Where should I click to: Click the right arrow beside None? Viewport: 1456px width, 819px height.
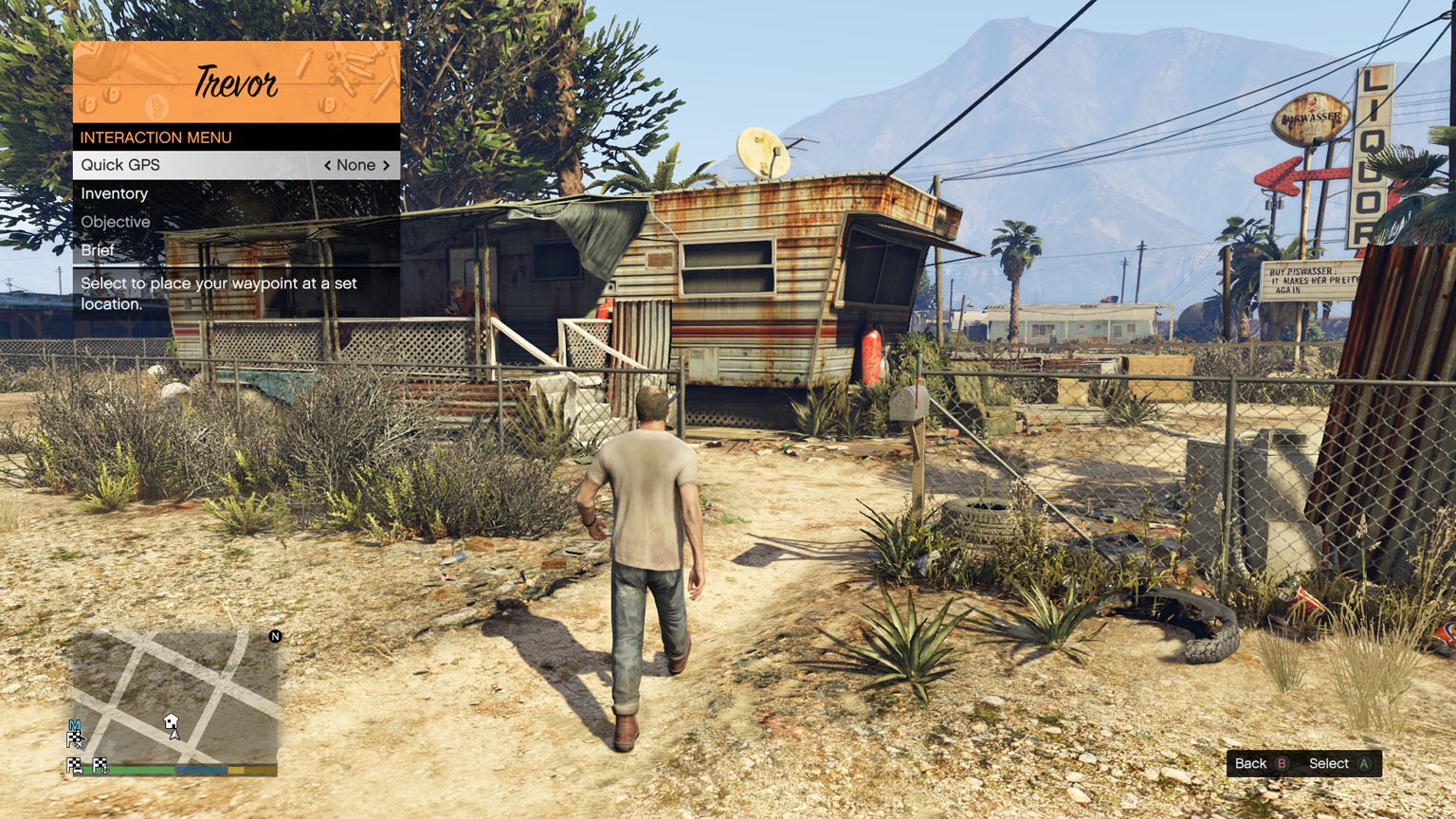pyautogui.click(x=386, y=165)
